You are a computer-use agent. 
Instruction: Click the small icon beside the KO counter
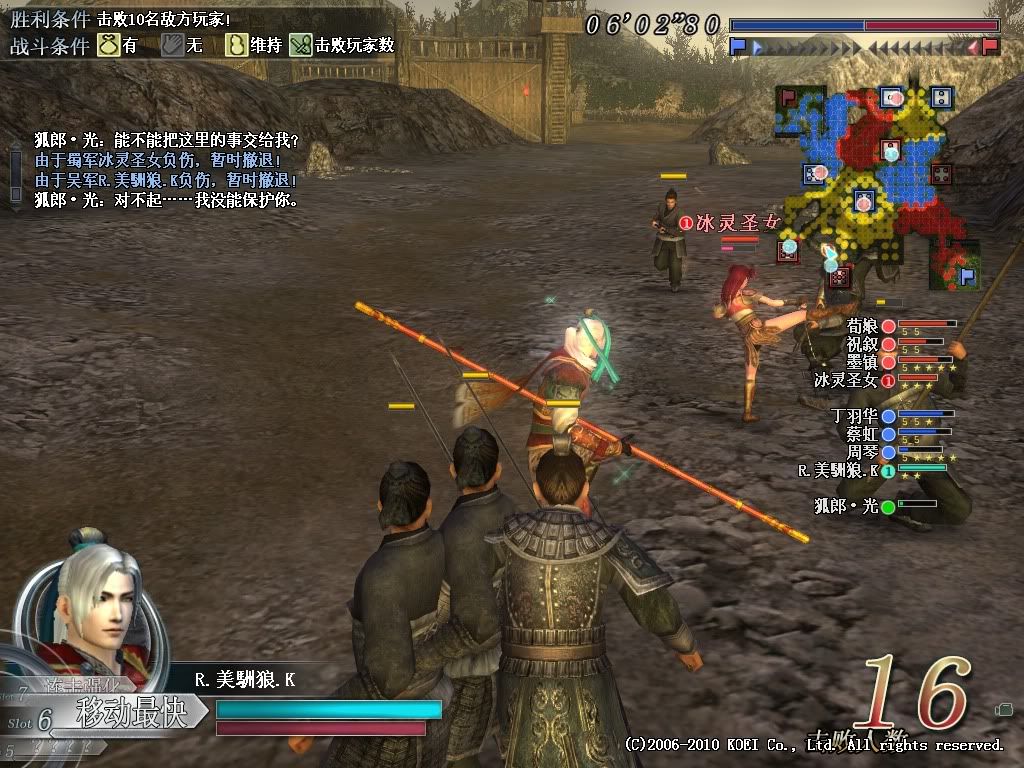(x=1003, y=710)
